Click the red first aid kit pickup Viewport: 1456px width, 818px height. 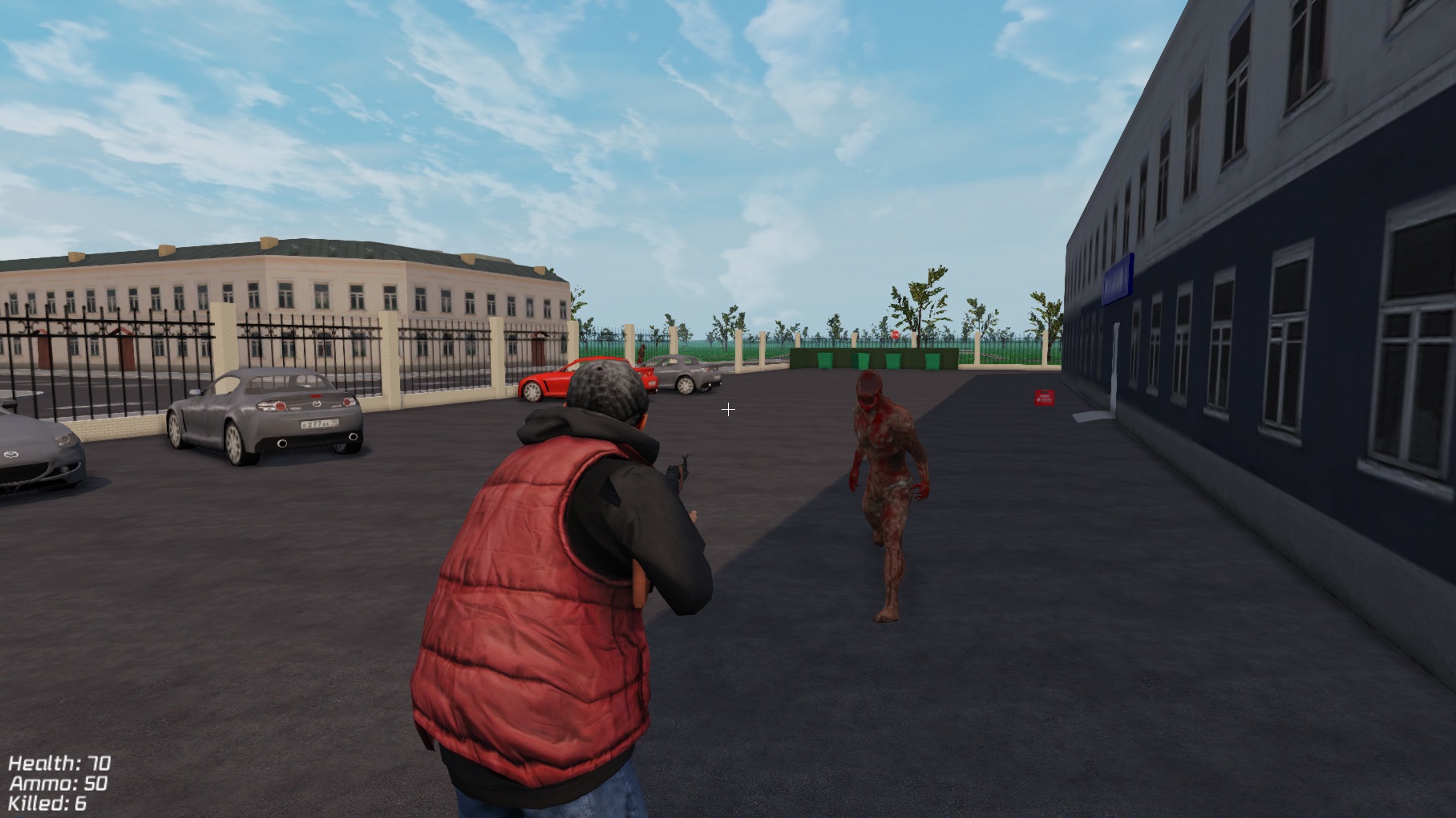point(1044,397)
